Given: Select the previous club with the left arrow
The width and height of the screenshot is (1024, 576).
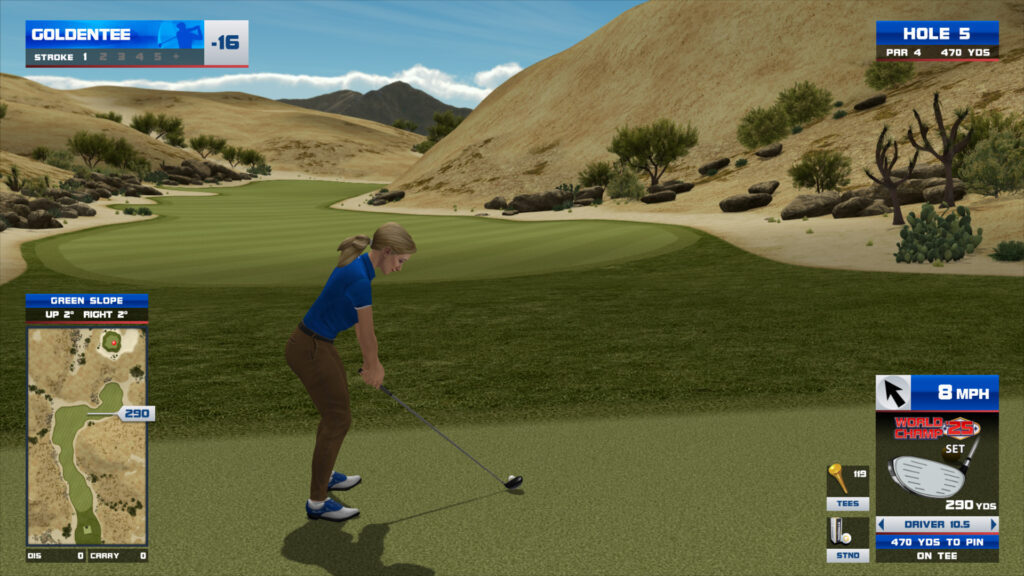Looking at the screenshot, I should click(x=881, y=524).
